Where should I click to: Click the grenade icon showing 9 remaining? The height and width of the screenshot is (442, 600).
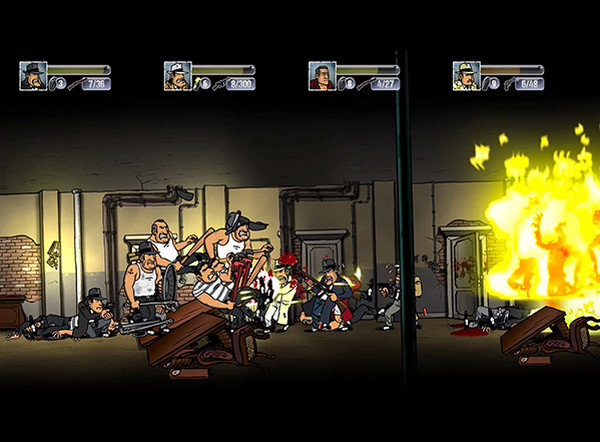click(x=486, y=84)
